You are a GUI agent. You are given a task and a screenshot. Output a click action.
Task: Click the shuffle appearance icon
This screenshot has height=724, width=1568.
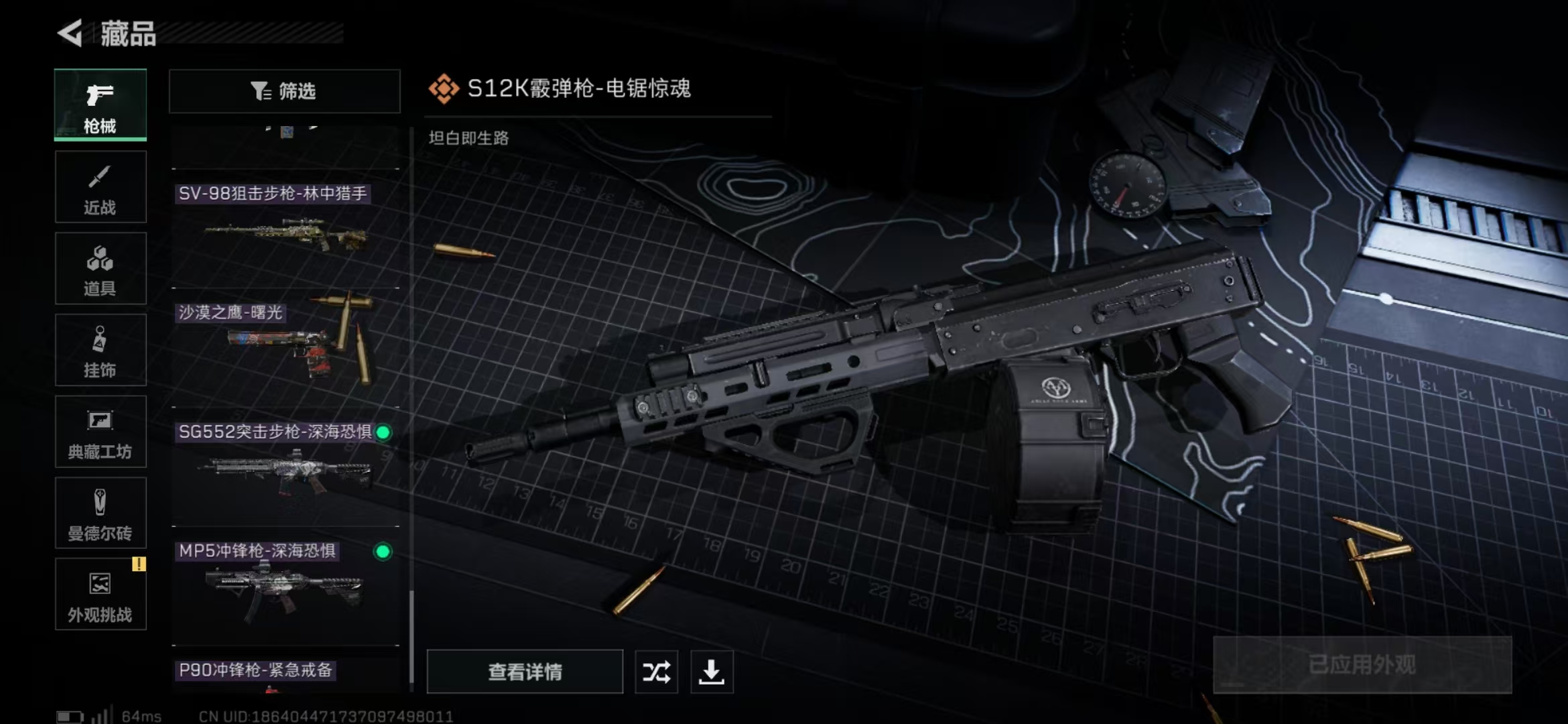point(656,672)
